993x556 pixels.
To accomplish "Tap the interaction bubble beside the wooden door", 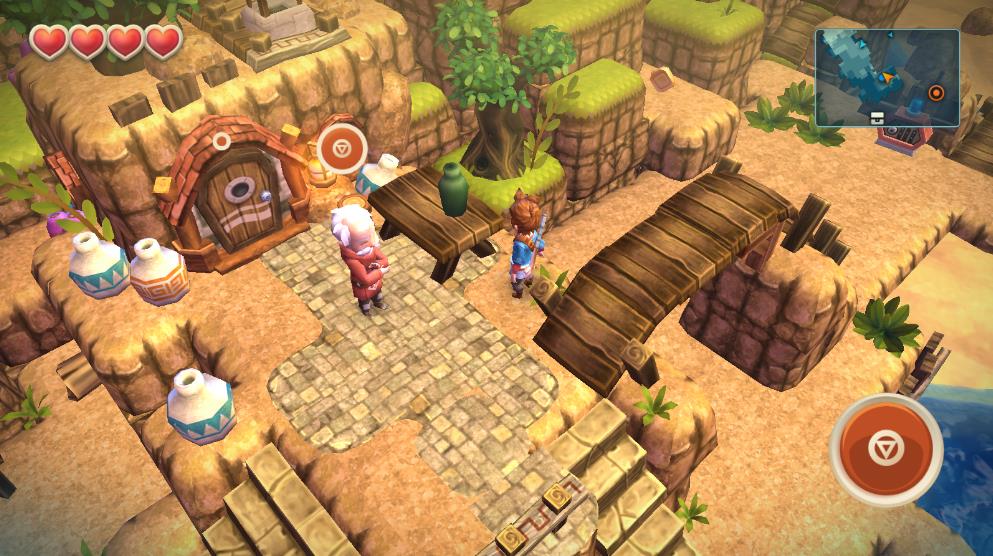I will tap(342, 150).
